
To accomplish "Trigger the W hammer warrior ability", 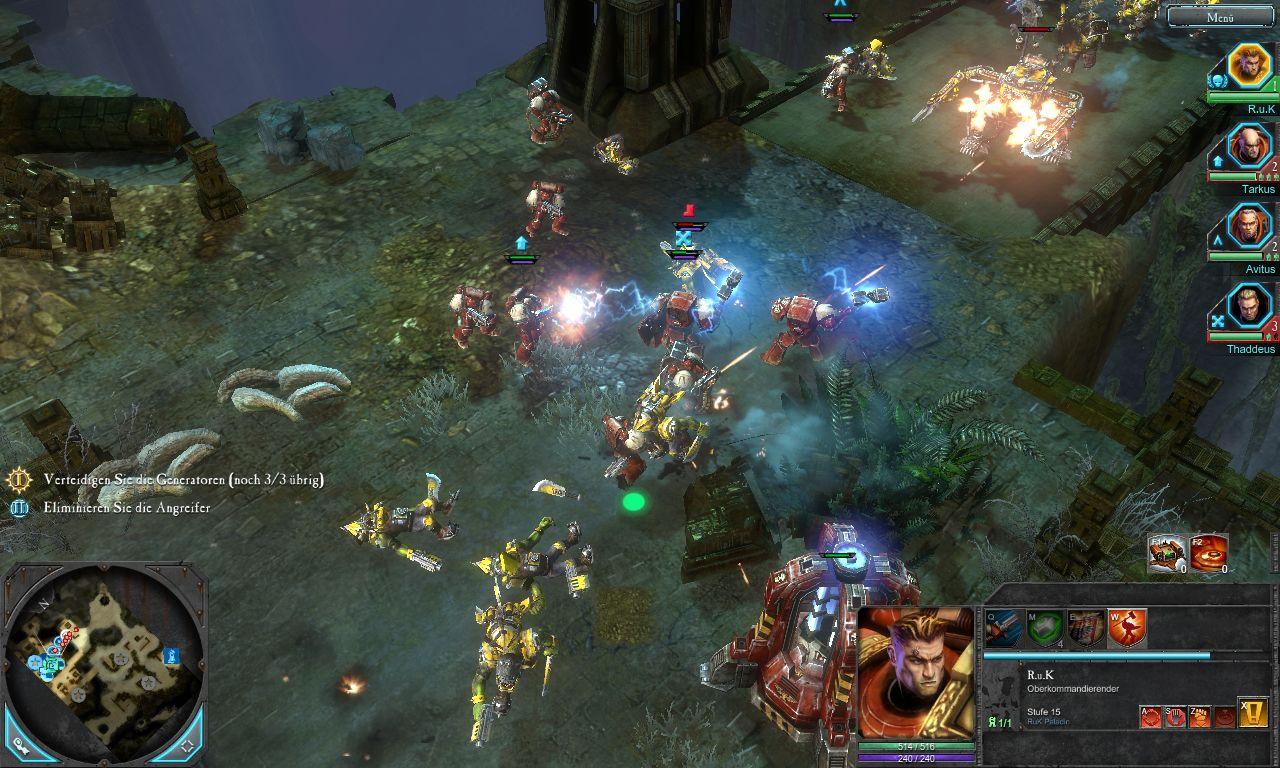I will point(1127,628).
